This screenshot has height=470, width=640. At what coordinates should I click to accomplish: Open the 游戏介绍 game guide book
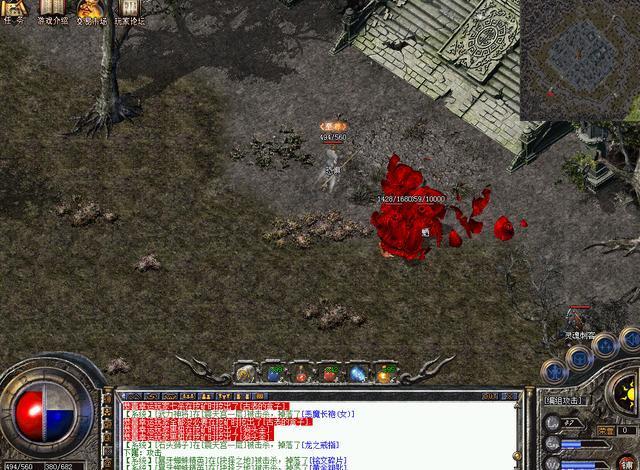click(52, 11)
